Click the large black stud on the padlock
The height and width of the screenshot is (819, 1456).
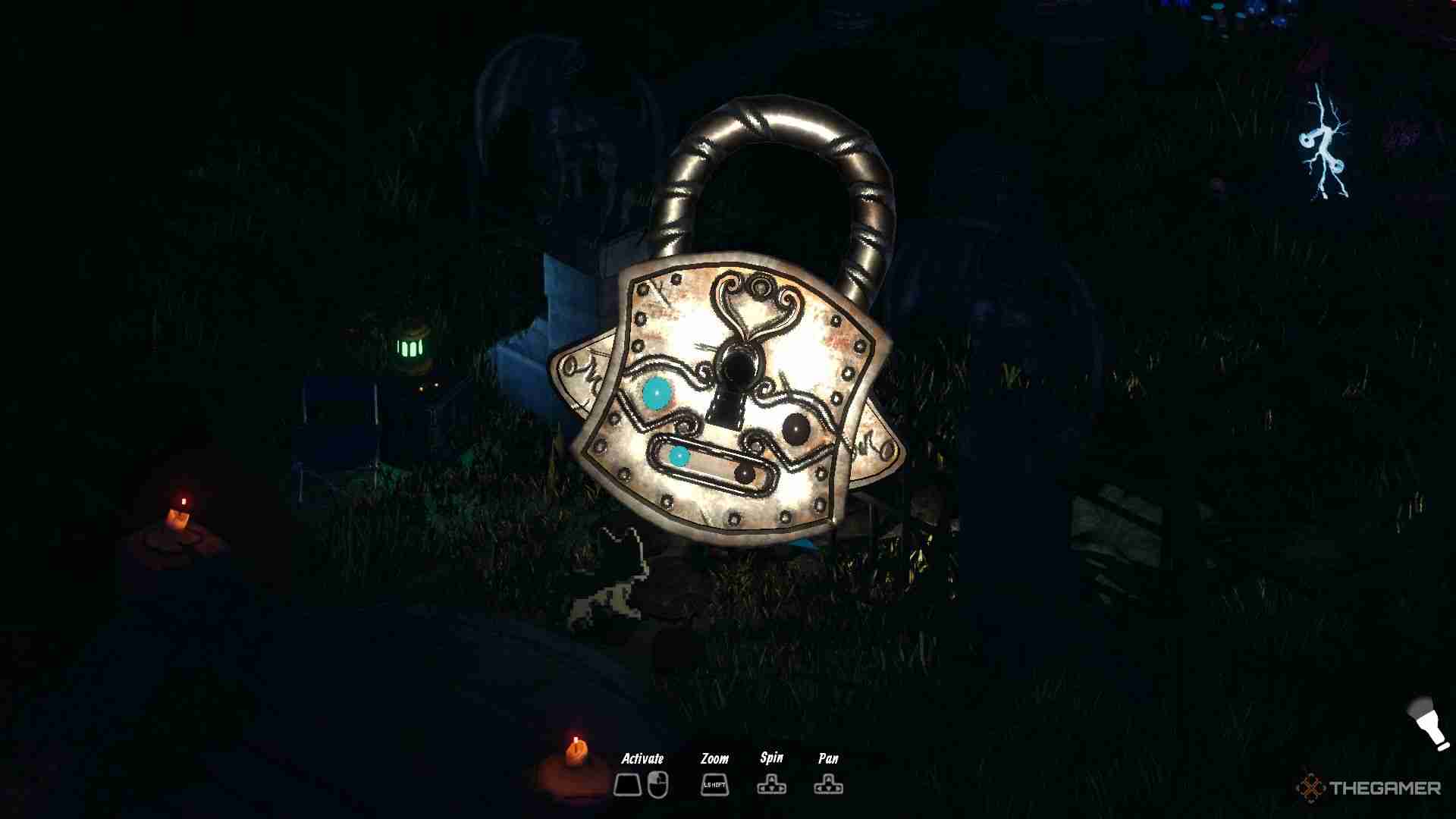(796, 429)
